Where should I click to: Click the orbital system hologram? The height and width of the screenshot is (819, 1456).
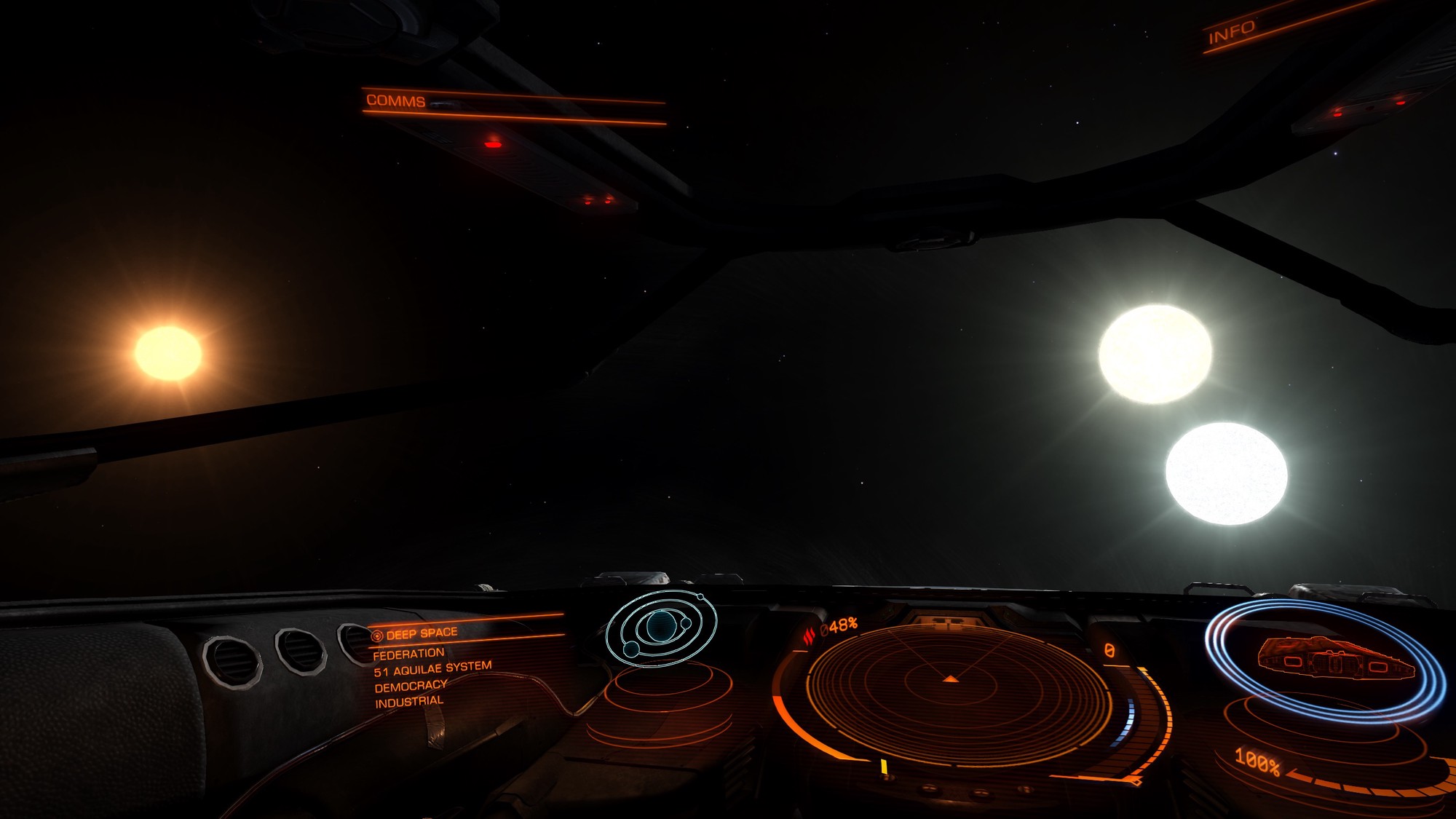pyautogui.click(x=661, y=627)
